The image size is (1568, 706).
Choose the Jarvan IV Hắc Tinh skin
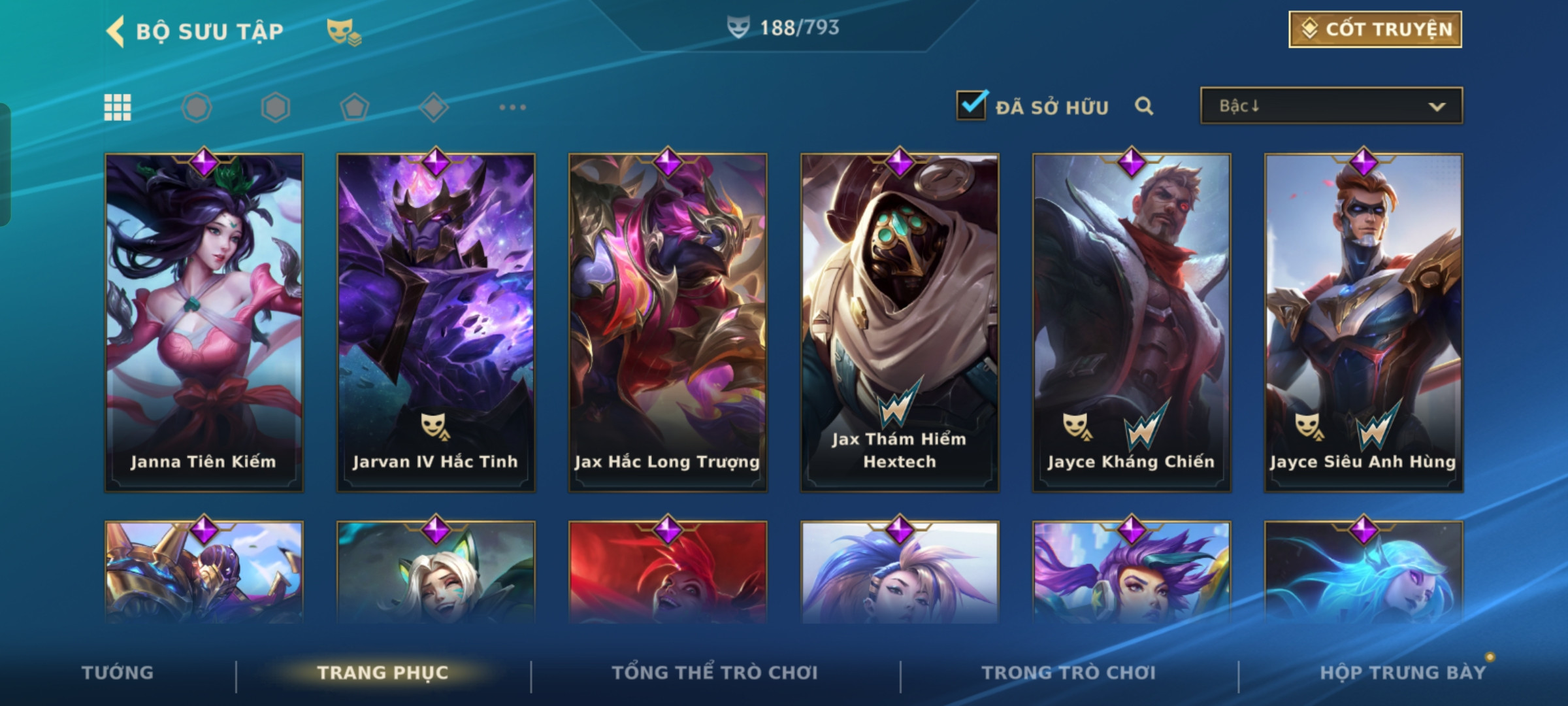436,322
